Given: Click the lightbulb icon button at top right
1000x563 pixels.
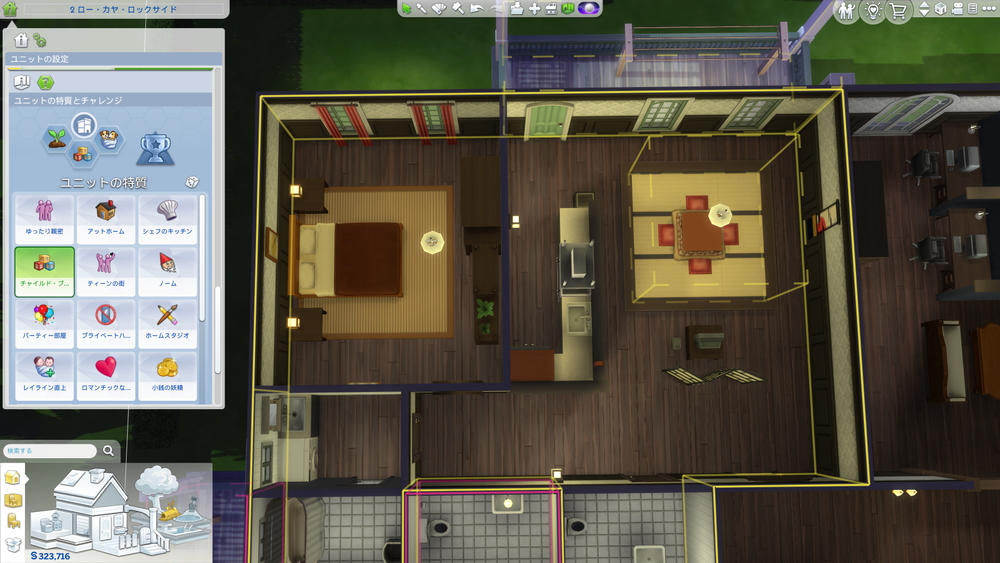Looking at the screenshot, I should point(872,11).
